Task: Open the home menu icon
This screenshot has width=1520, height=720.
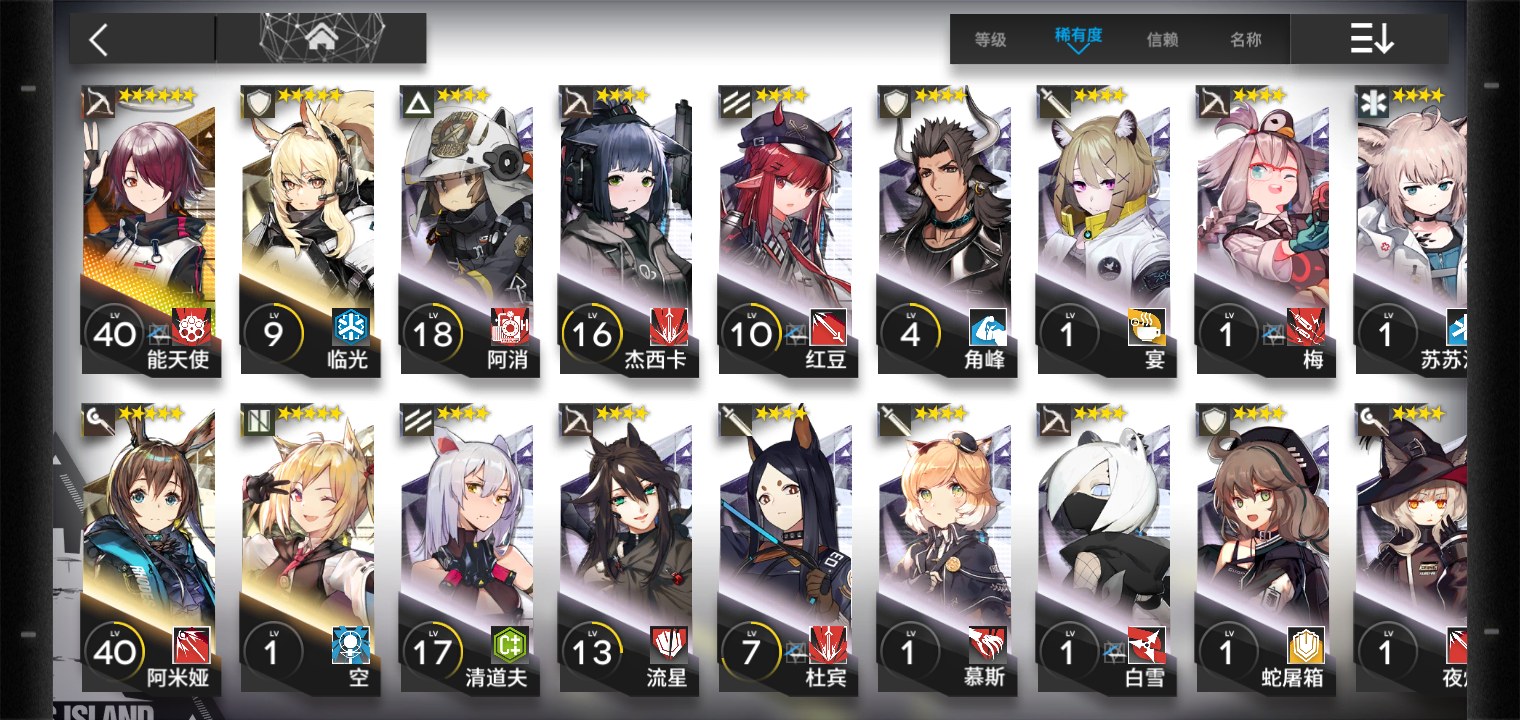Action: 321,39
